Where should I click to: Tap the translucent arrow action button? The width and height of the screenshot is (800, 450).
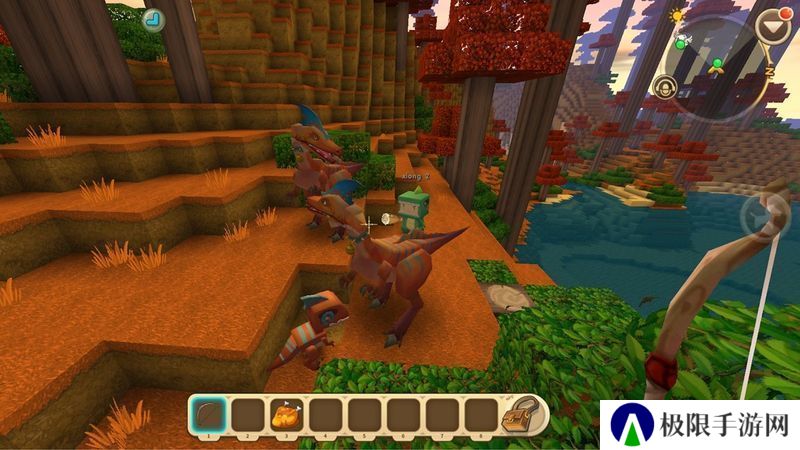point(761,215)
